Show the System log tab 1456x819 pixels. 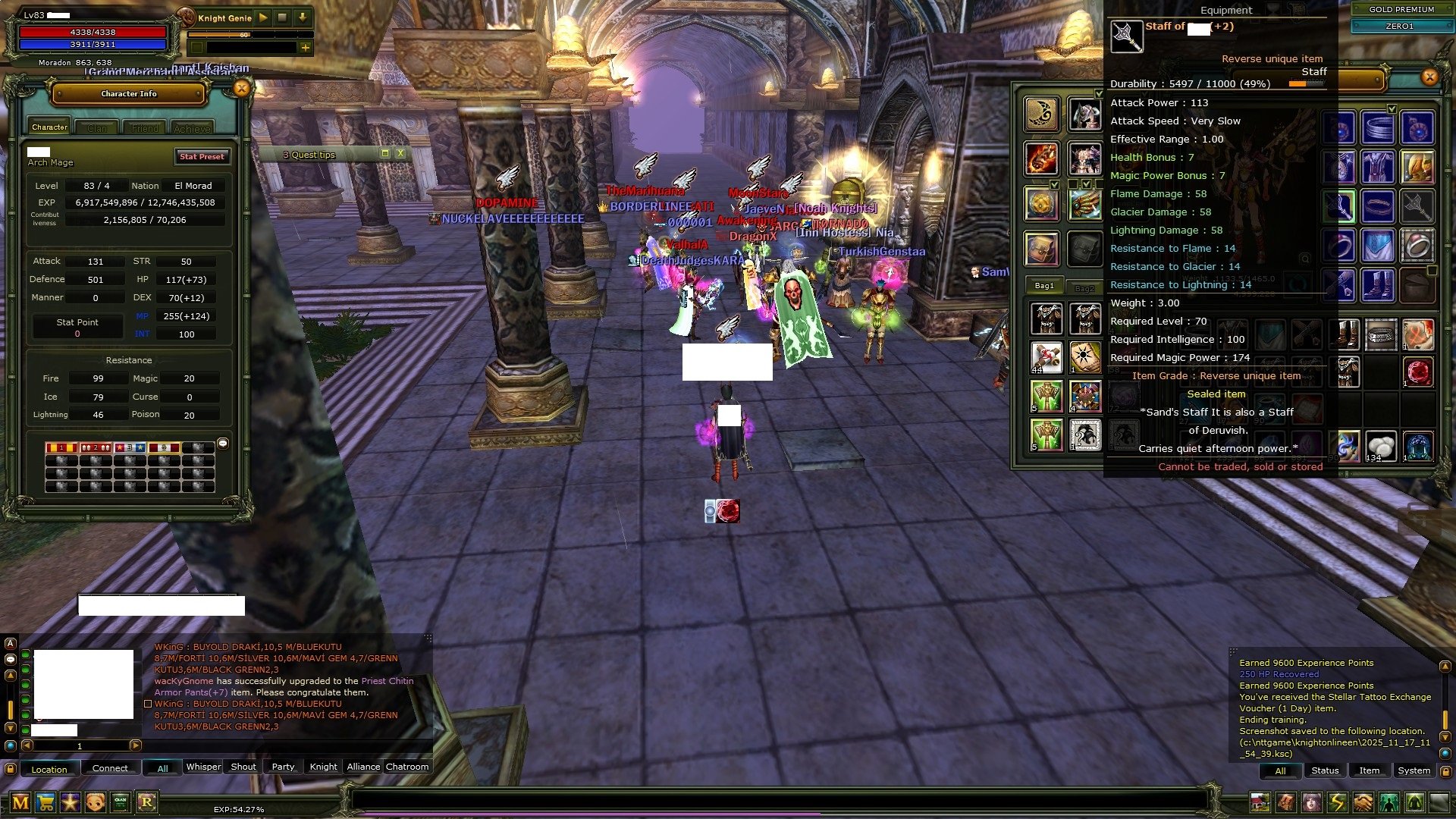tap(1414, 770)
